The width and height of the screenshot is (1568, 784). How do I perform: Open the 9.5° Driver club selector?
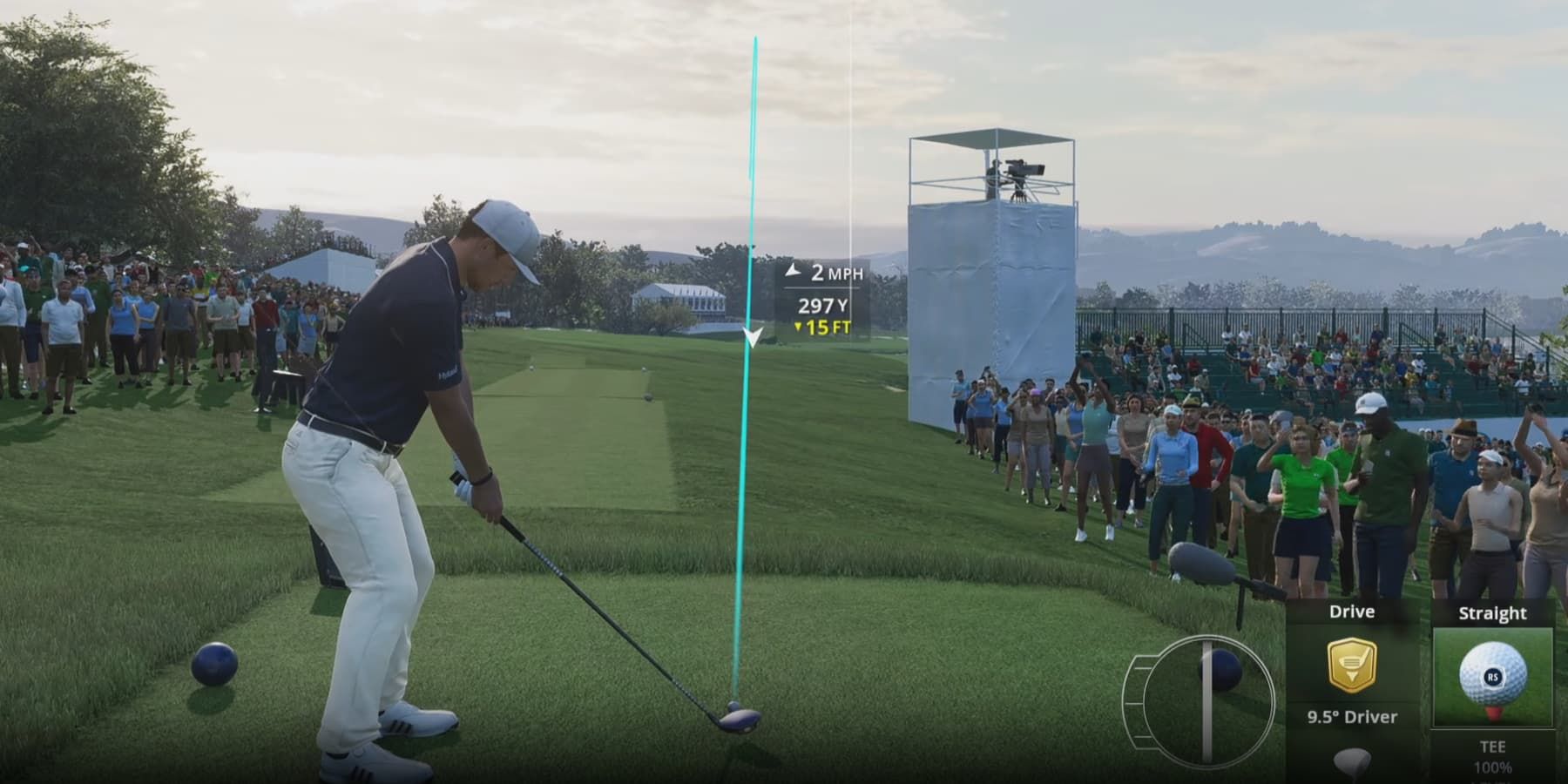[1352, 717]
